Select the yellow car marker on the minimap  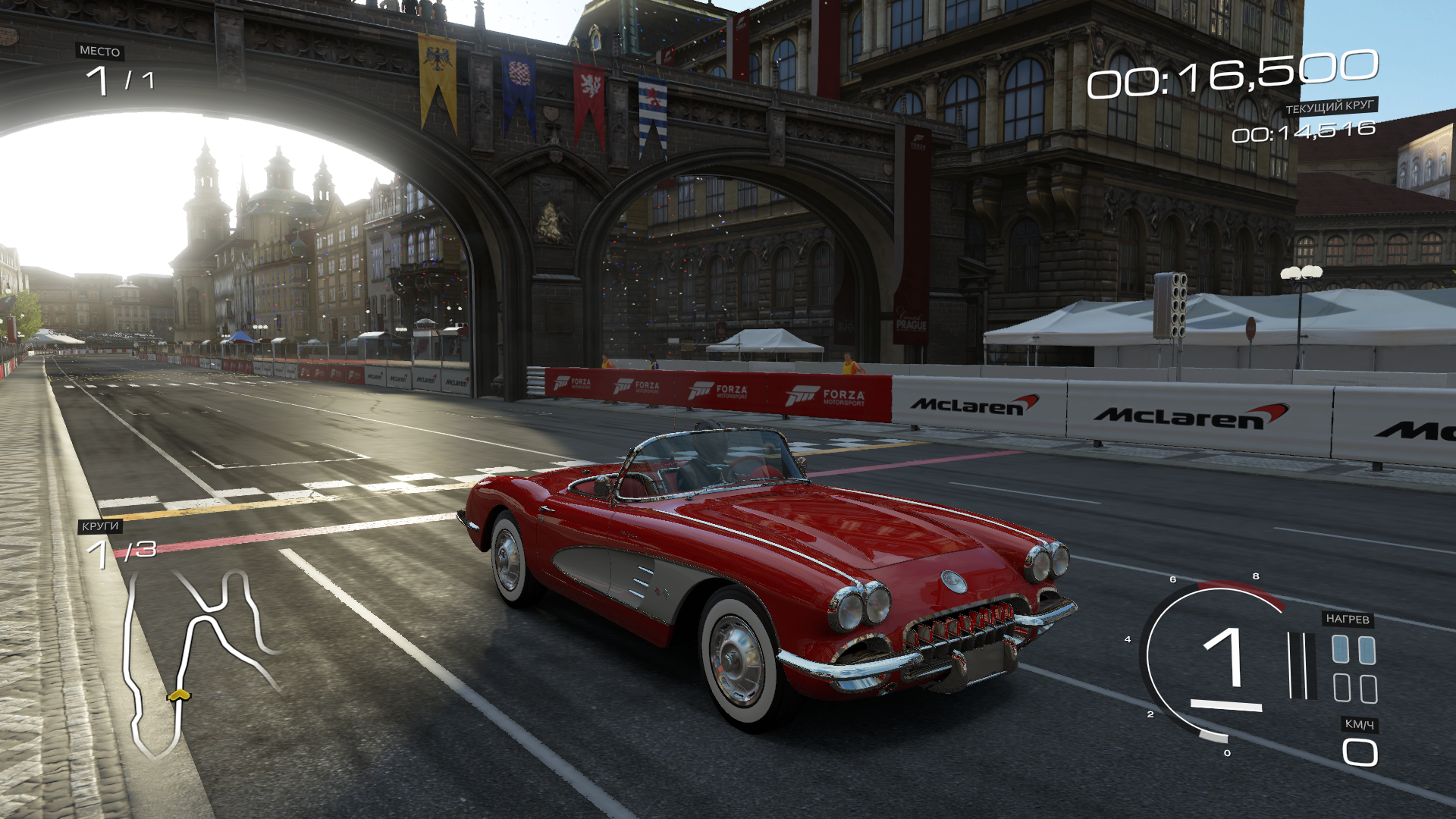tap(179, 695)
